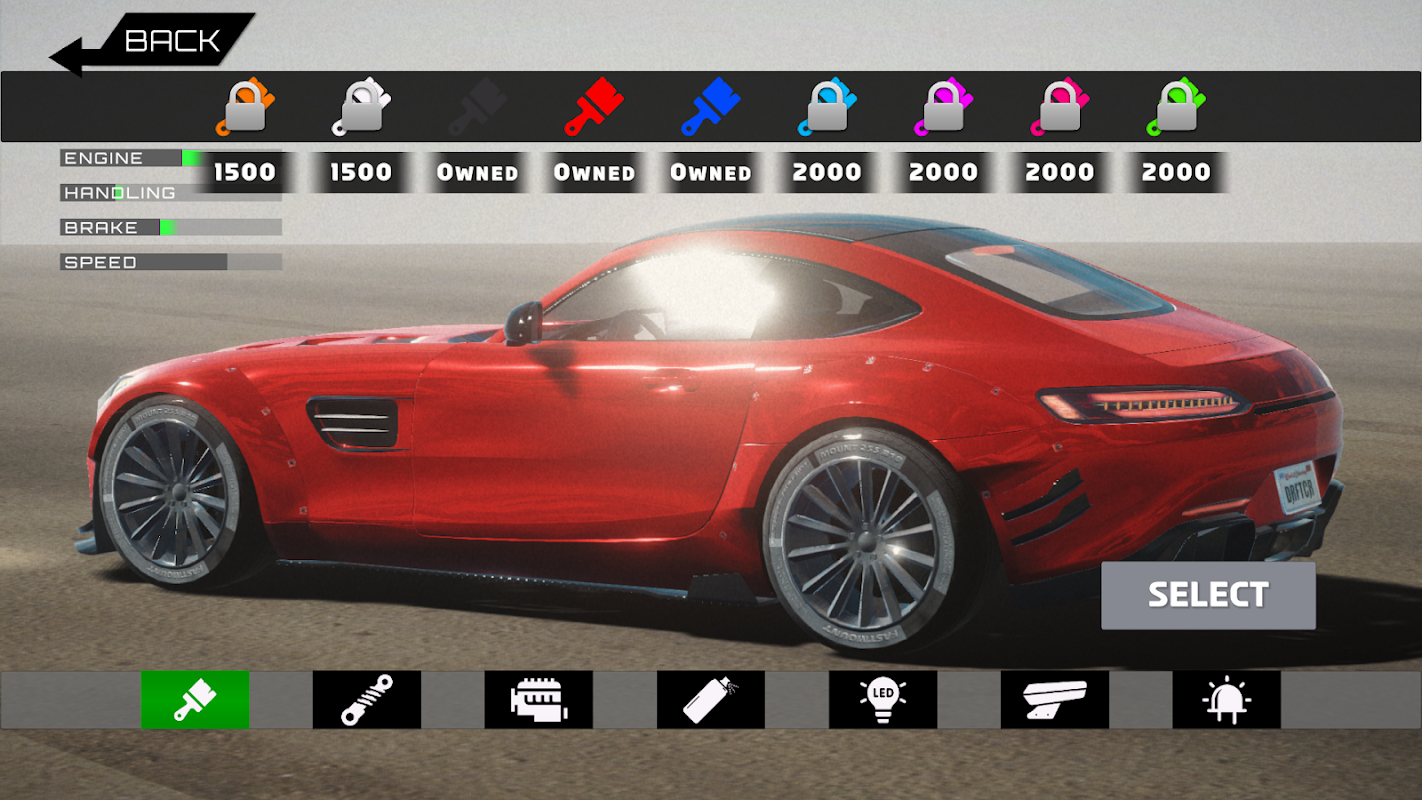The image size is (1422, 800).
Task: Confirm the car with SELECT button
Action: (1208, 595)
